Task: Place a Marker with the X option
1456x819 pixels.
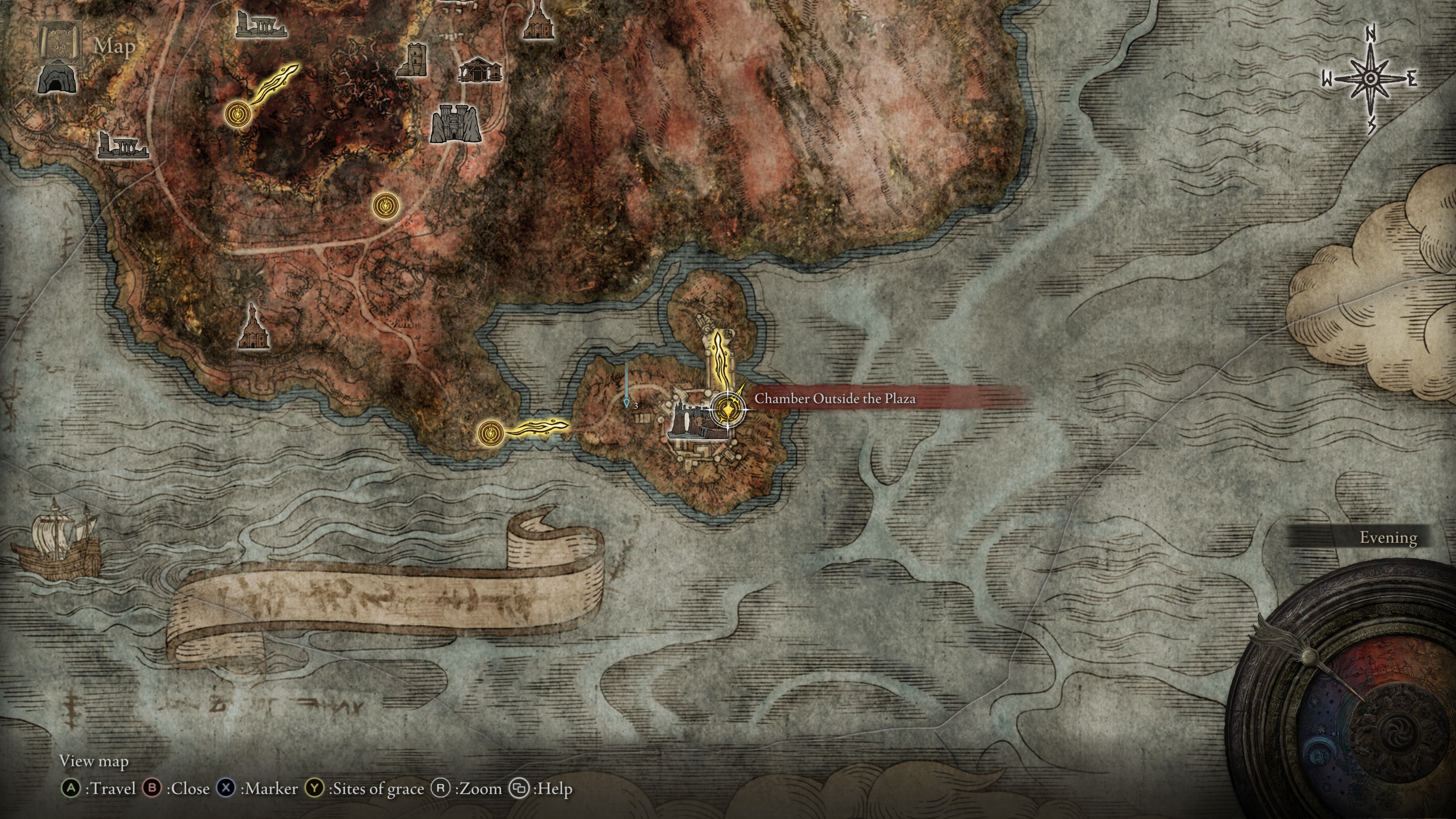Action: [226, 788]
